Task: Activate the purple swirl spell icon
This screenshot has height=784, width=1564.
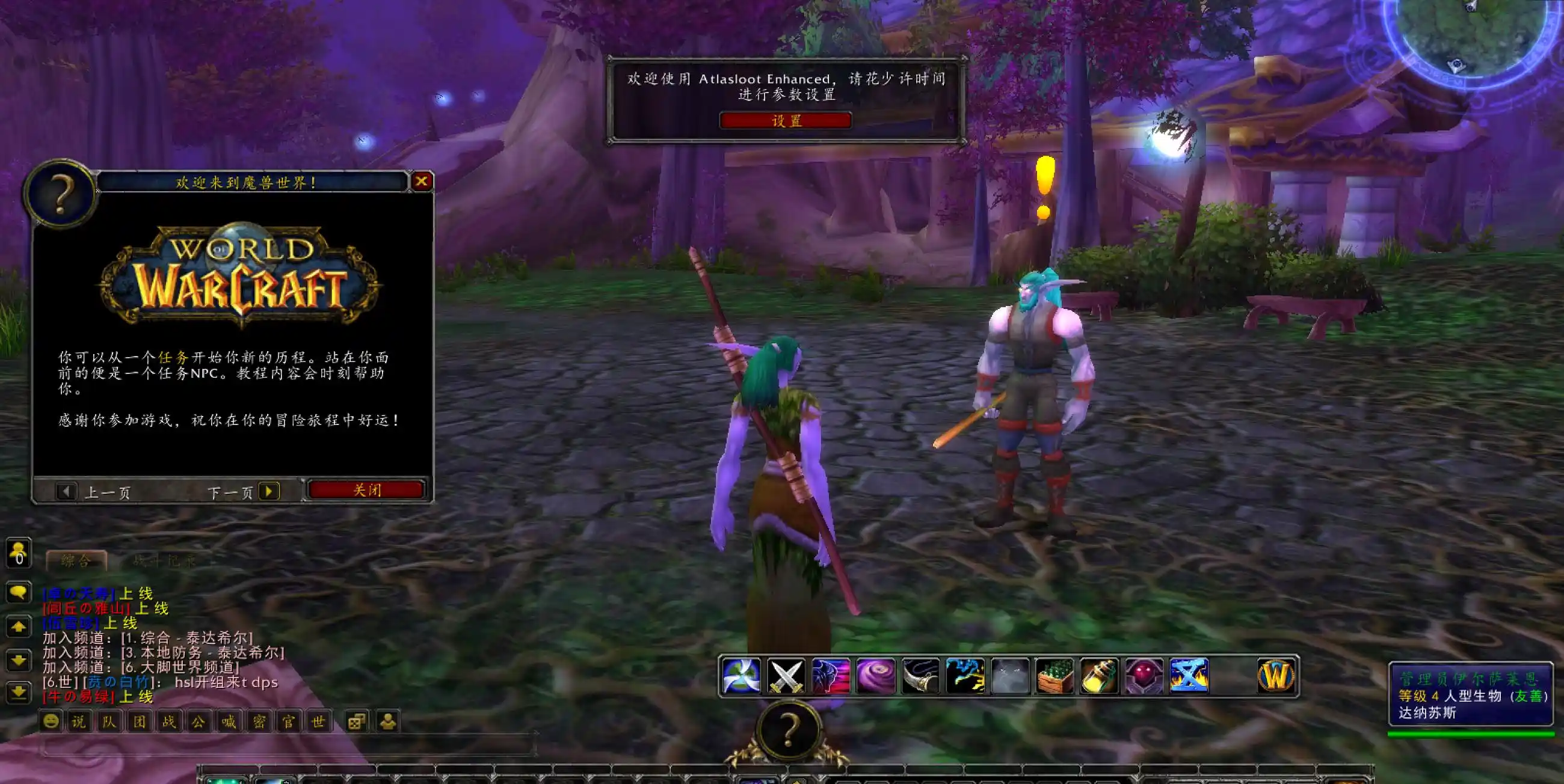Action: pyautogui.click(x=875, y=676)
